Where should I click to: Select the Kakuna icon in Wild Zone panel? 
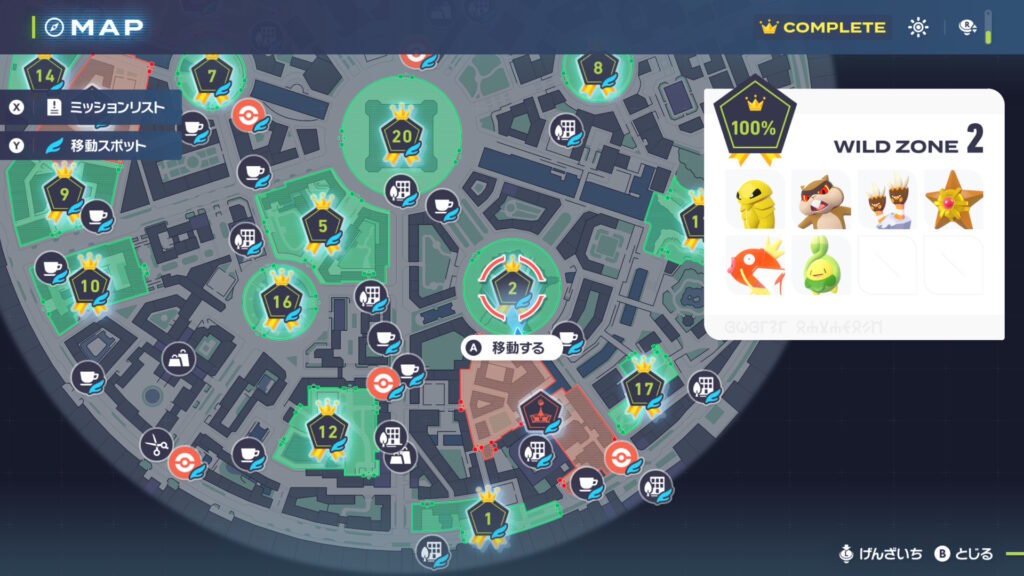point(757,198)
